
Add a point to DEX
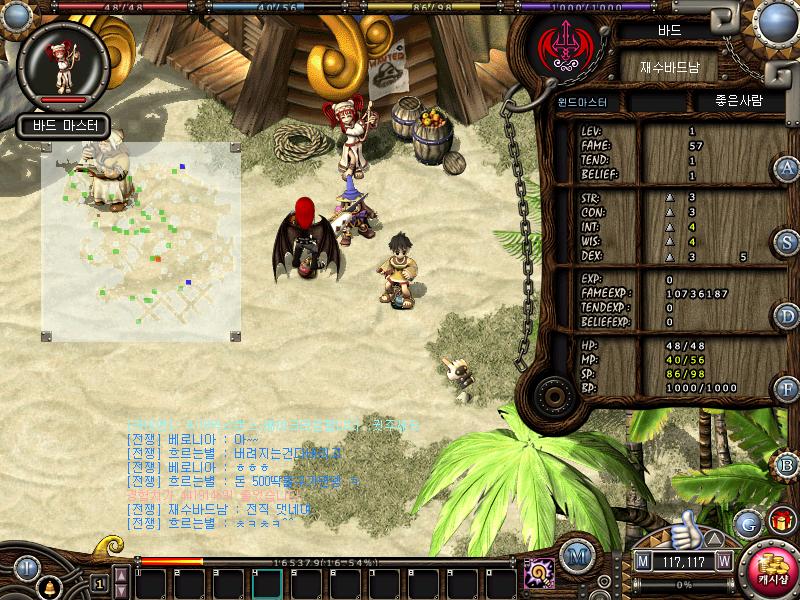(671, 257)
